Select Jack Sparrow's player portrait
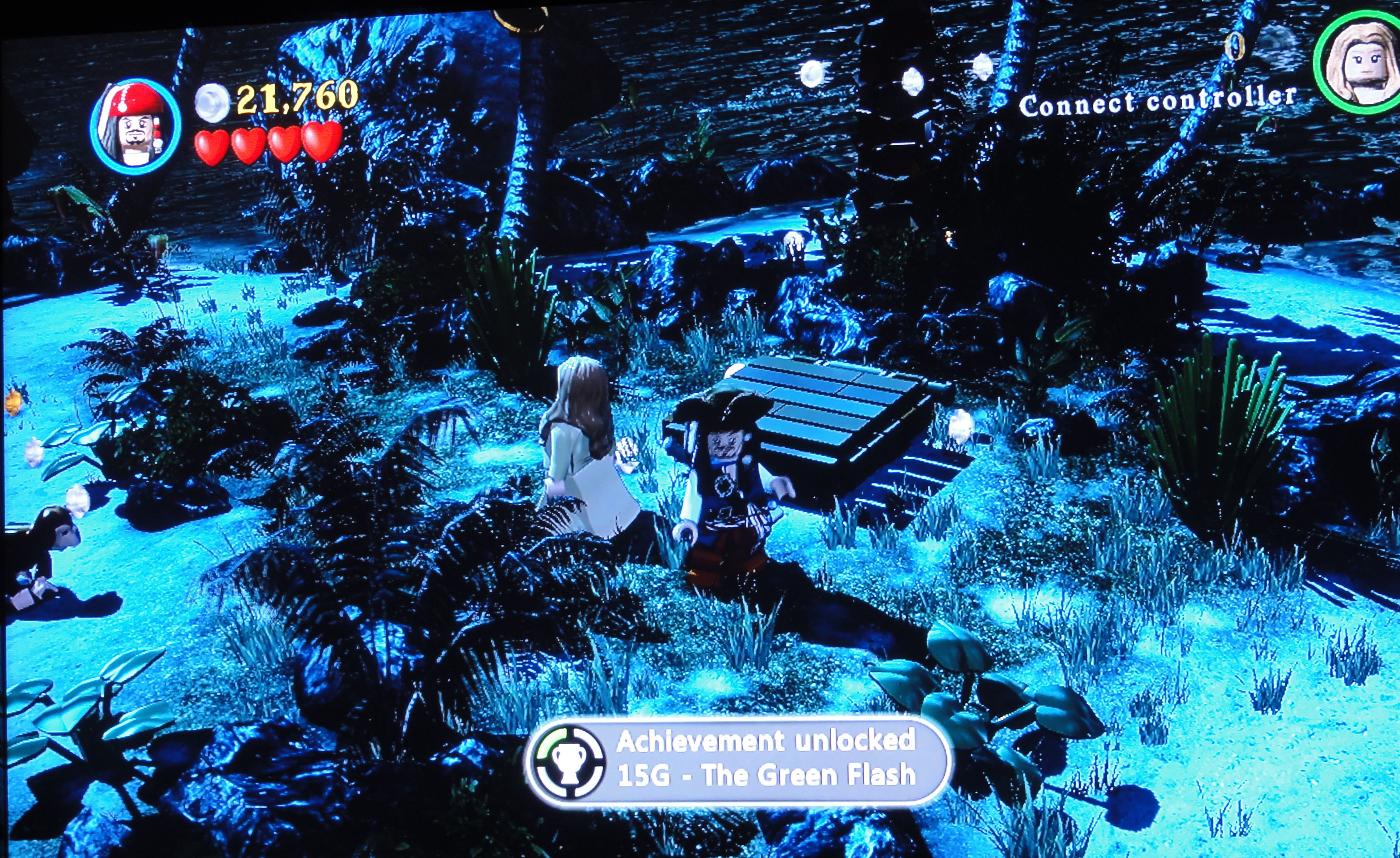Screen dimensions: 1400x858 (x=135, y=127)
